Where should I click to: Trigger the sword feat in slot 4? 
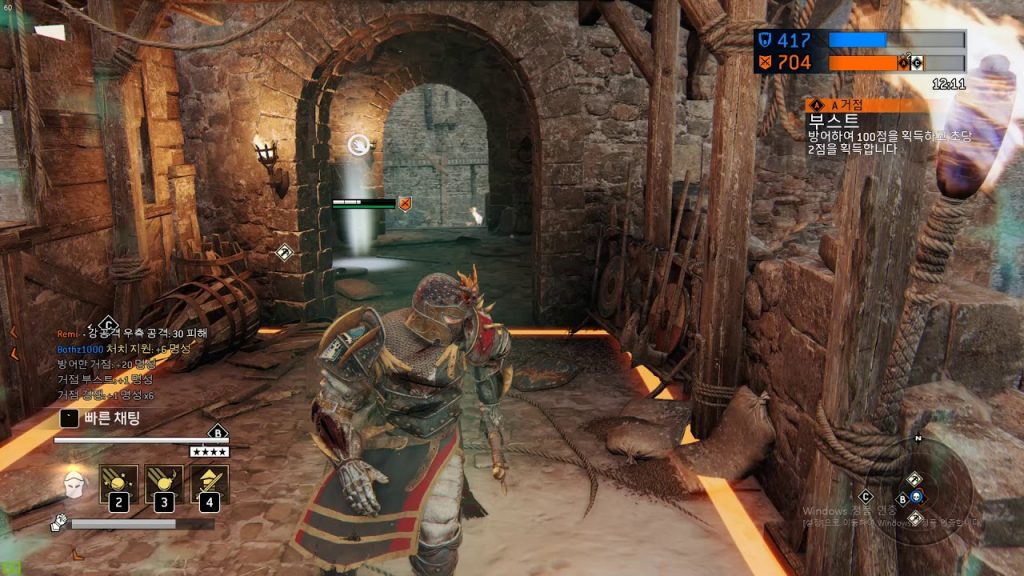click(209, 485)
